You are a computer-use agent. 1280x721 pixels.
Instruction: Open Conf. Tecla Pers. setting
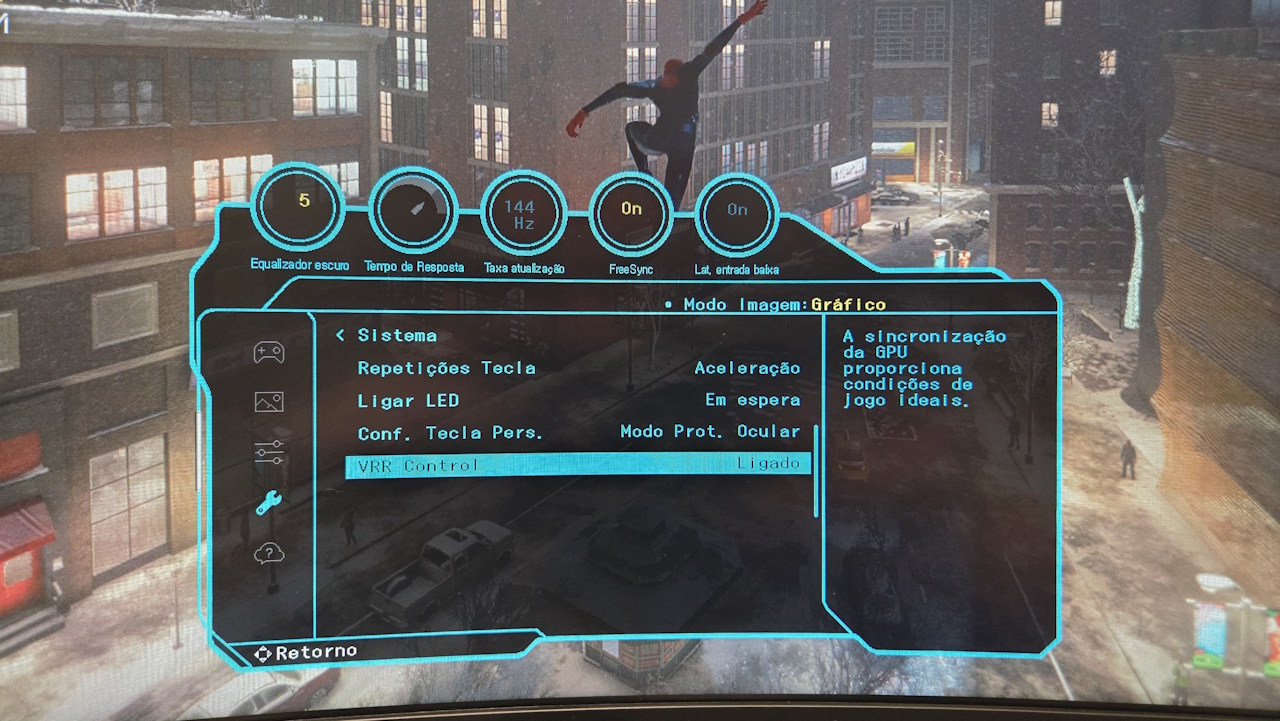(x=450, y=433)
